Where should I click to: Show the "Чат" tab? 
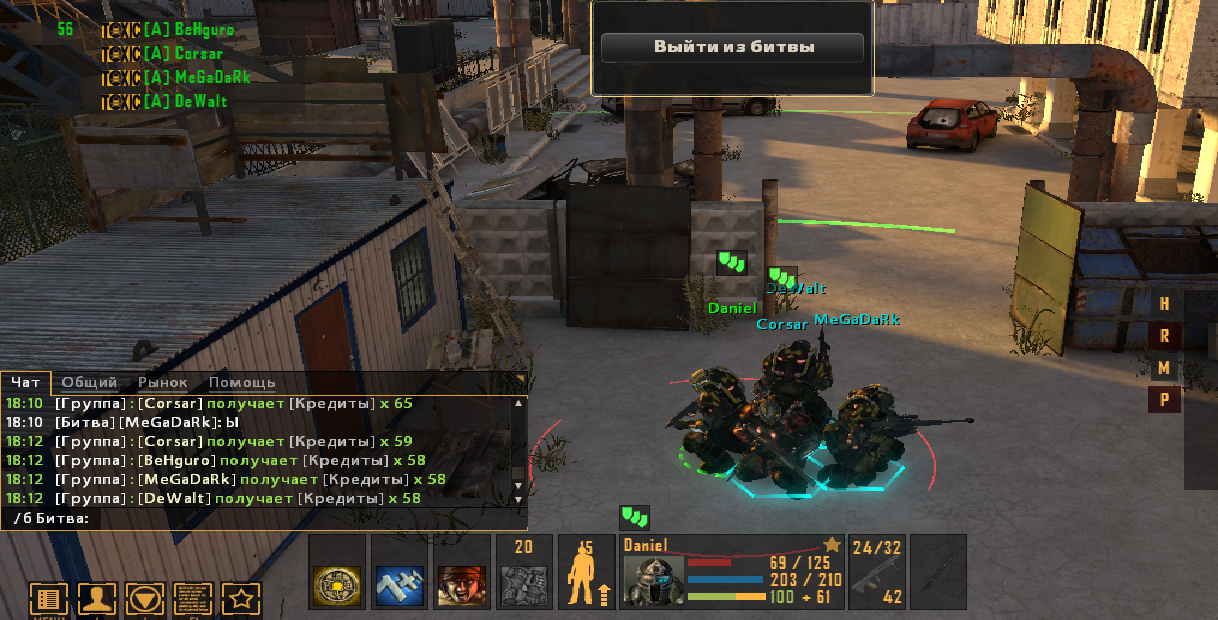26,382
